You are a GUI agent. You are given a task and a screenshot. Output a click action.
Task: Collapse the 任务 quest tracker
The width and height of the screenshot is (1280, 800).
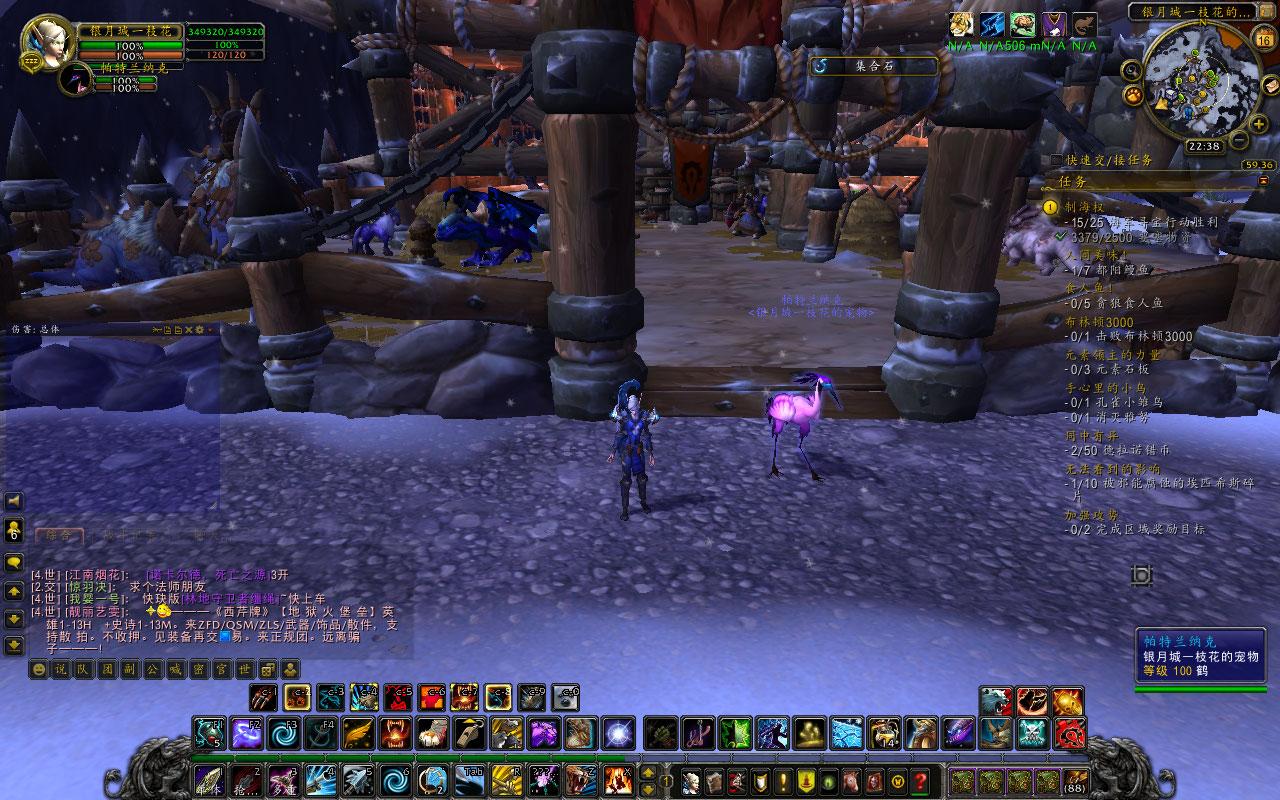[1263, 181]
